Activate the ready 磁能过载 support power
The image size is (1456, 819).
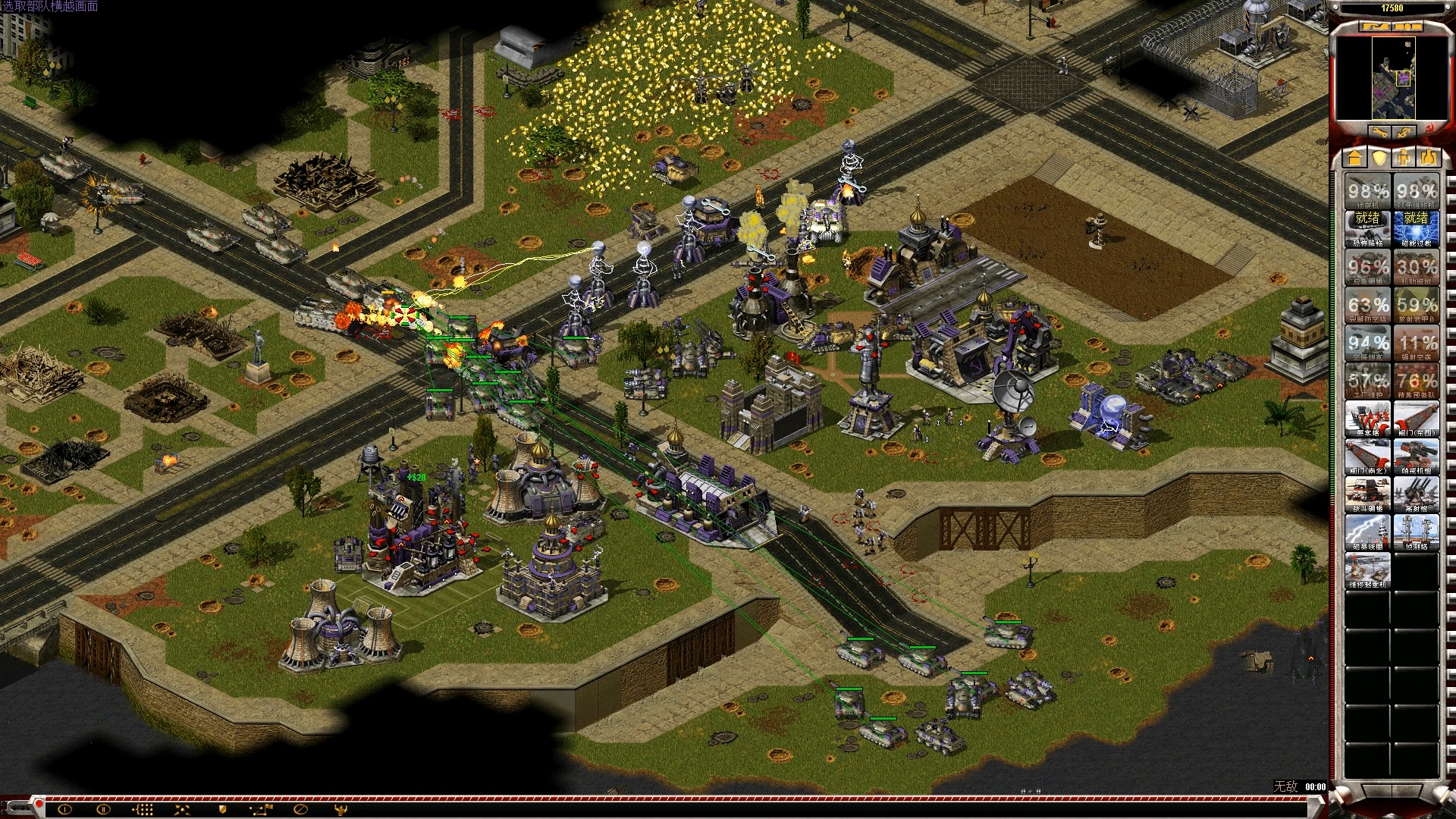pyautogui.click(x=1416, y=228)
